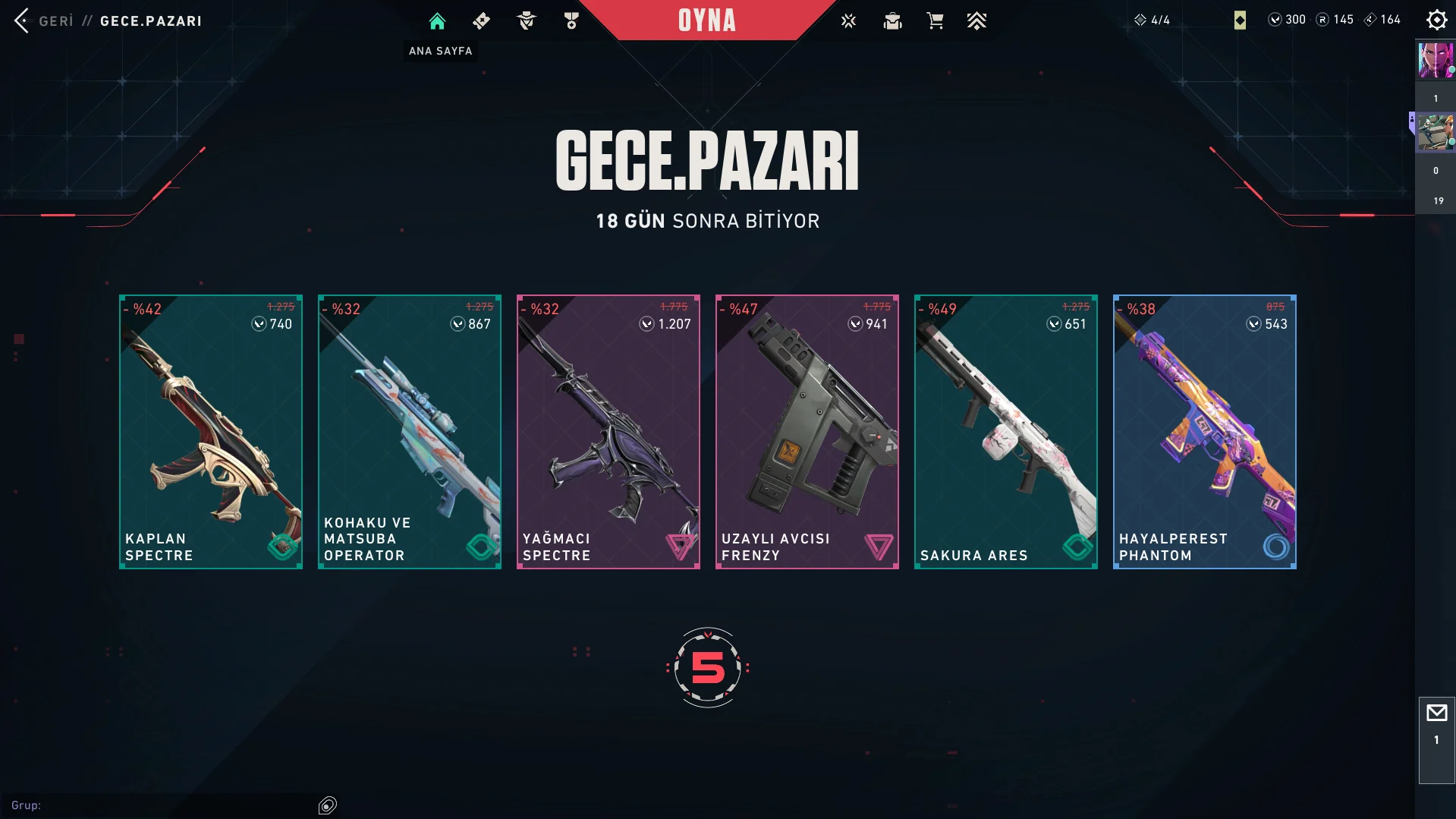Open the battle pass diamond icon
Viewport: 1456px width, 819px height.
point(481,21)
